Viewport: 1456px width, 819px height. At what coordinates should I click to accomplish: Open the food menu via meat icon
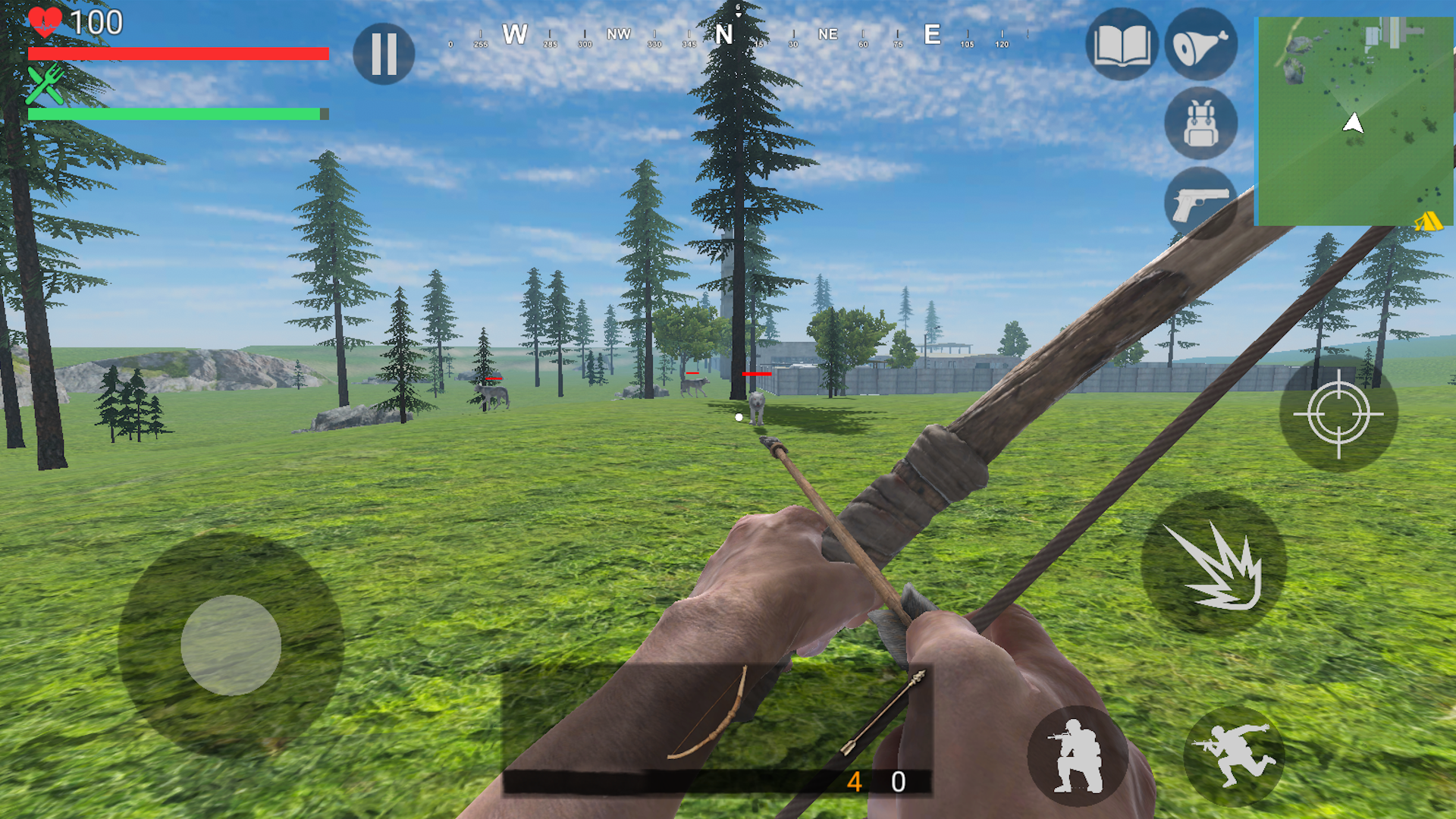[x=1200, y=45]
